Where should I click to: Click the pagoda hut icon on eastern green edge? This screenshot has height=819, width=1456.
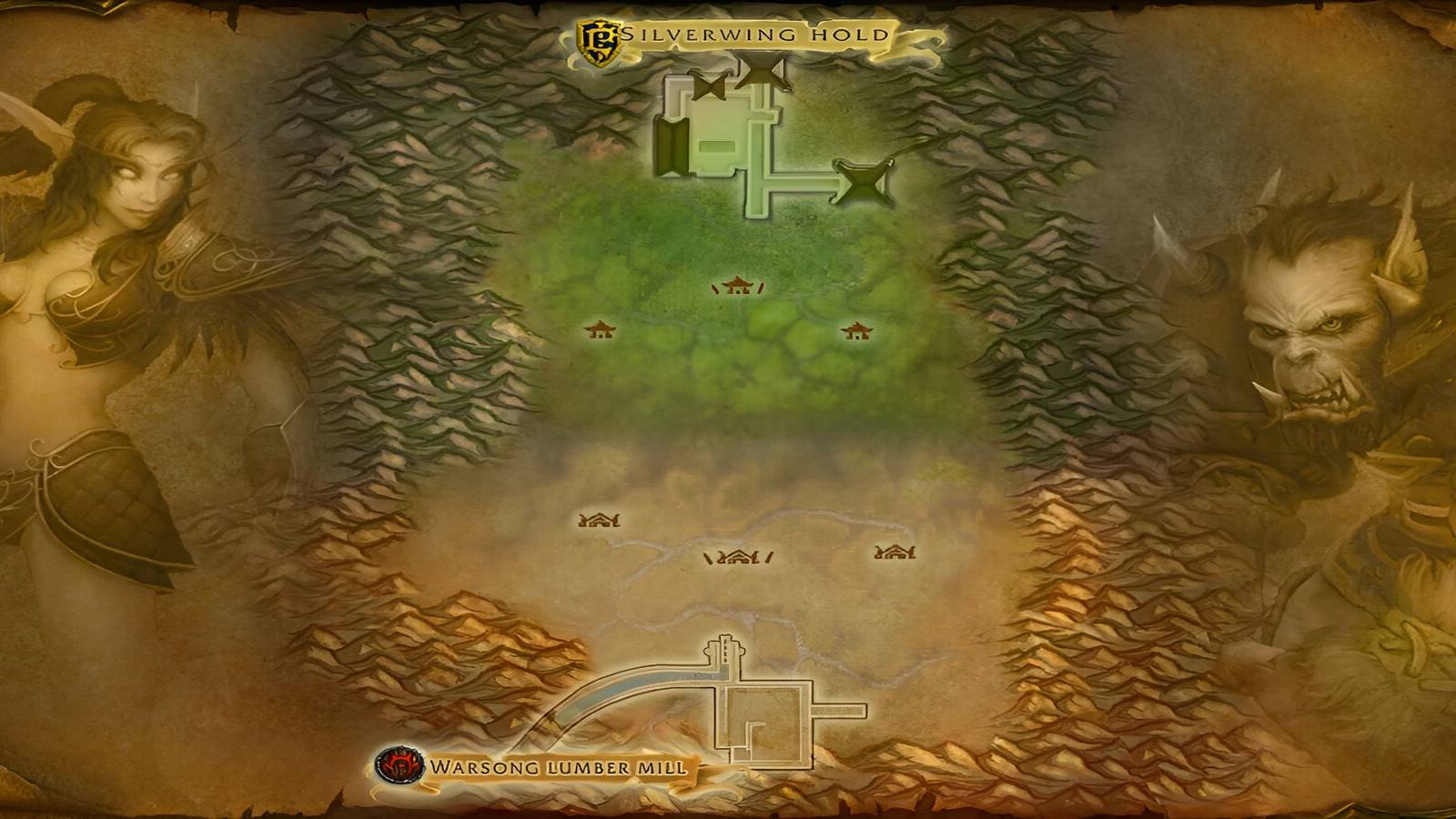(855, 329)
